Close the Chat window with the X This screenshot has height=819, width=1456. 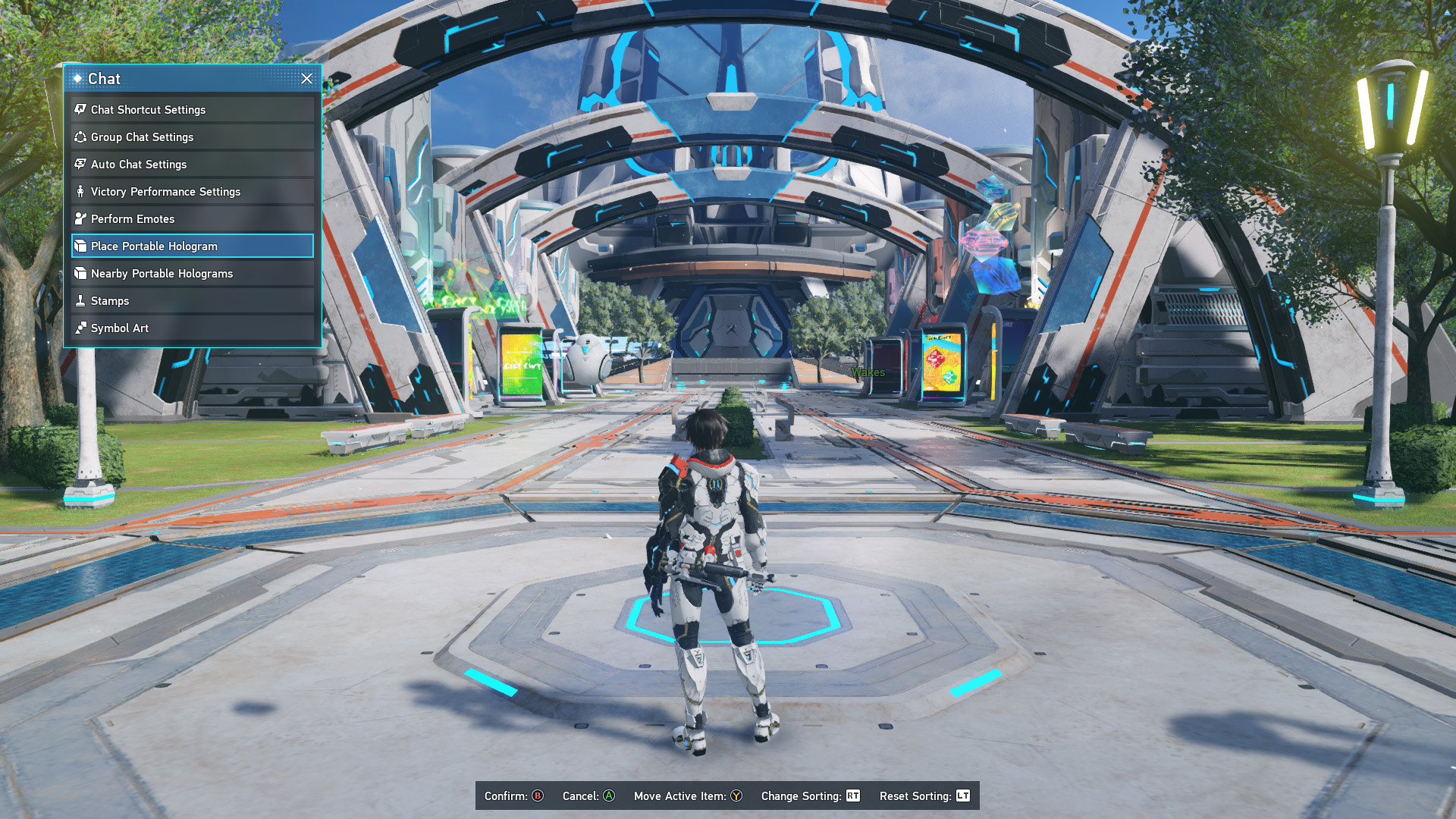click(x=306, y=79)
